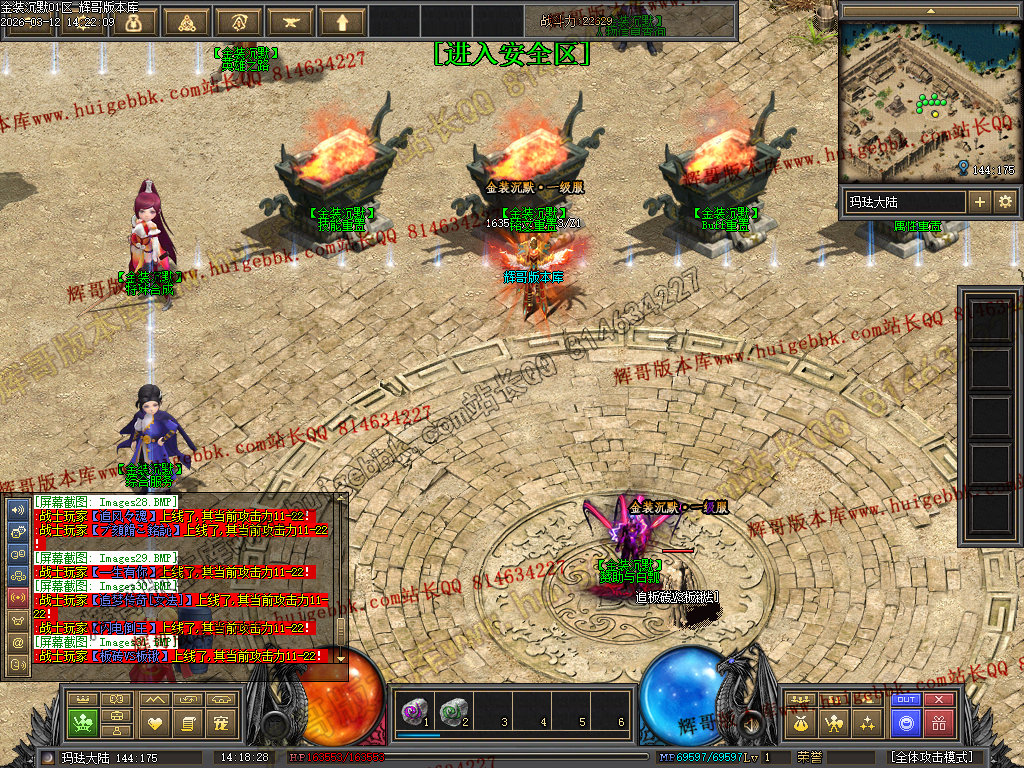Click the speaker chat channel icon
Viewport: 1024px width, 768px height.
(x=17, y=509)
